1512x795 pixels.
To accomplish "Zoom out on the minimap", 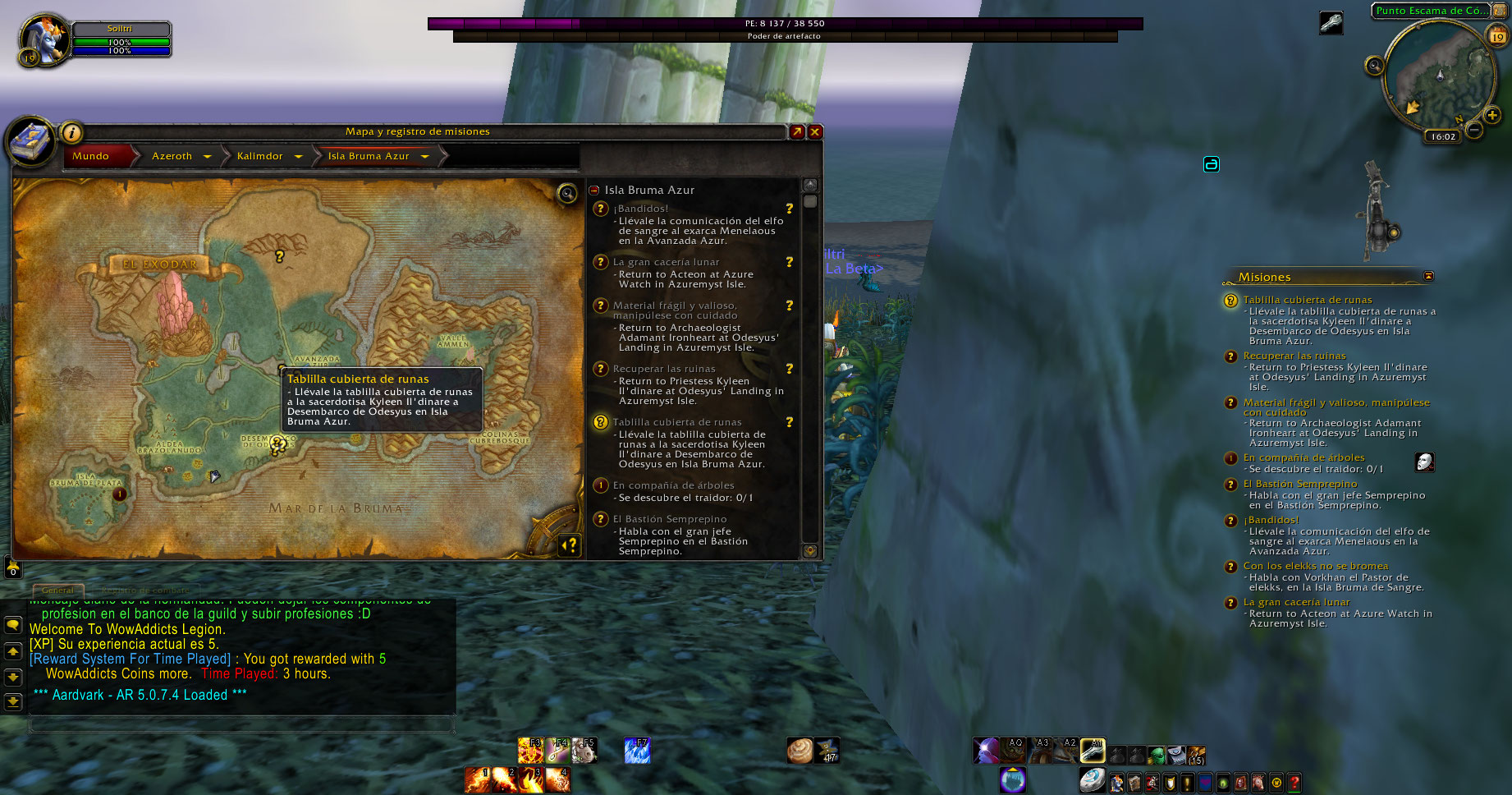I will [x=1474, y=130].
